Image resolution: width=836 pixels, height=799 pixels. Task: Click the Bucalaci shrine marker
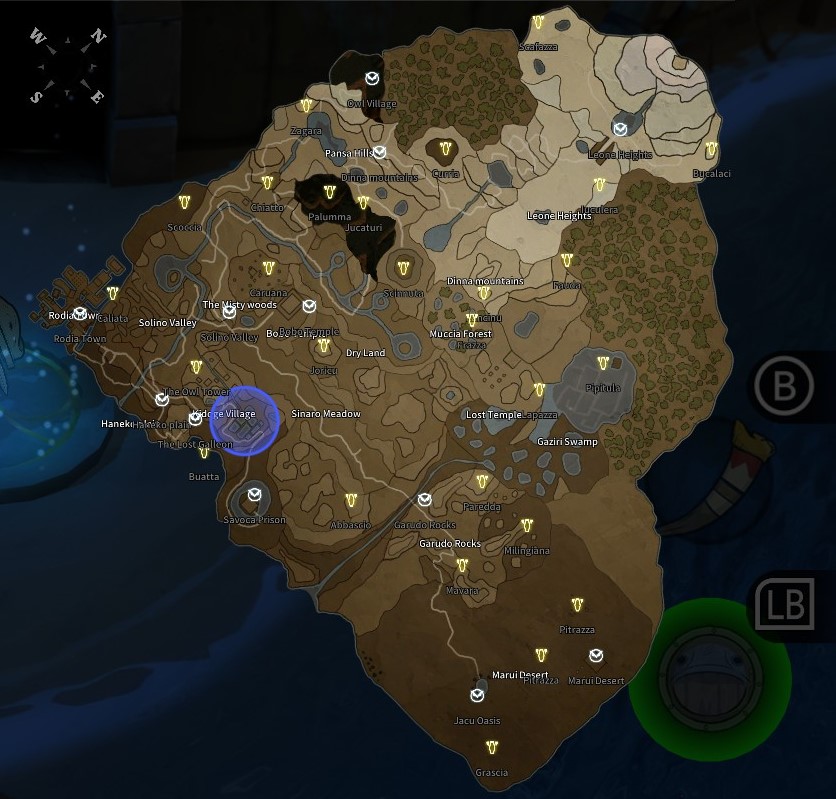point(711,149)
